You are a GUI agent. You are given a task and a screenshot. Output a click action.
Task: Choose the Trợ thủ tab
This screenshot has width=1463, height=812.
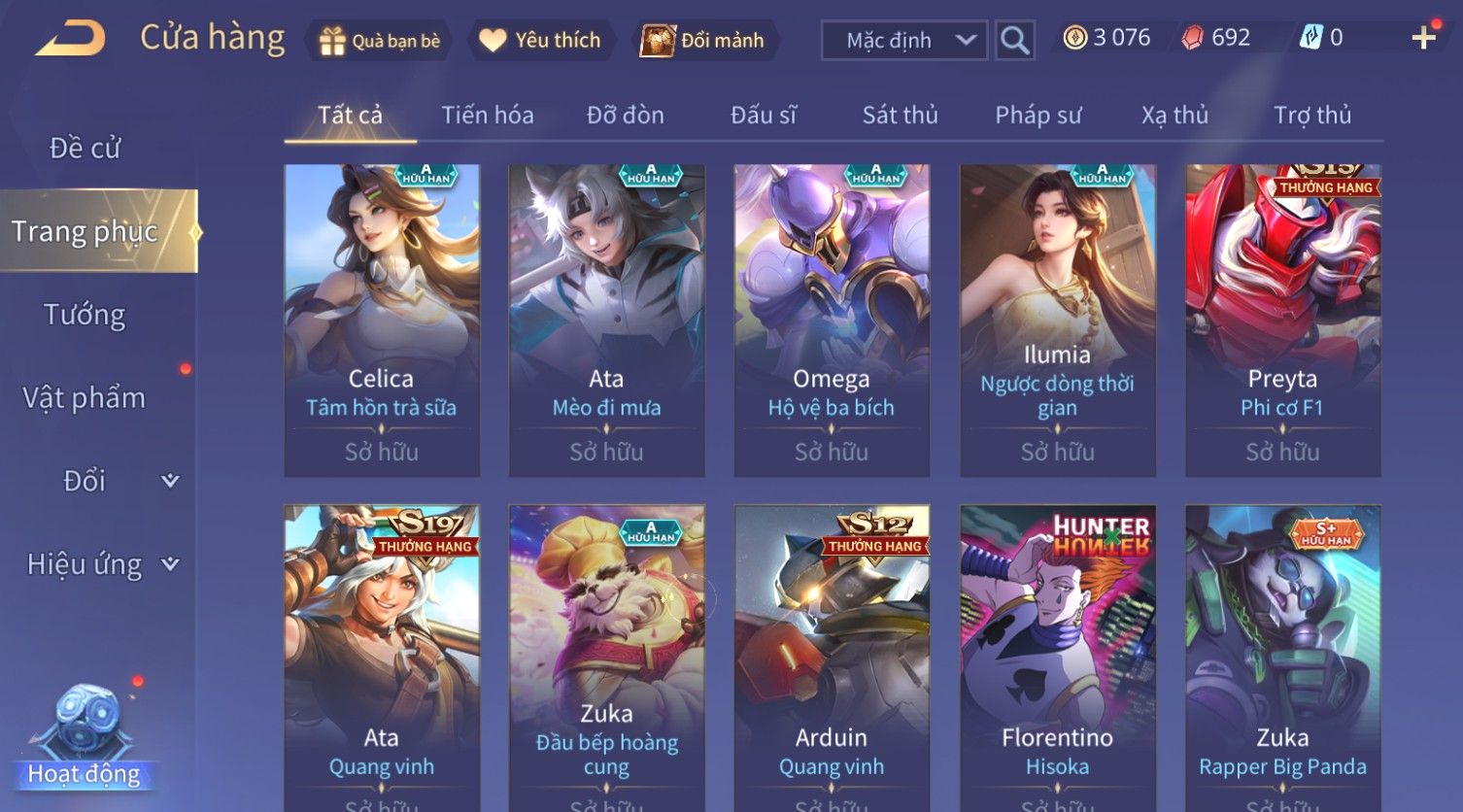pyautogui.click(x=1311, y=116)
